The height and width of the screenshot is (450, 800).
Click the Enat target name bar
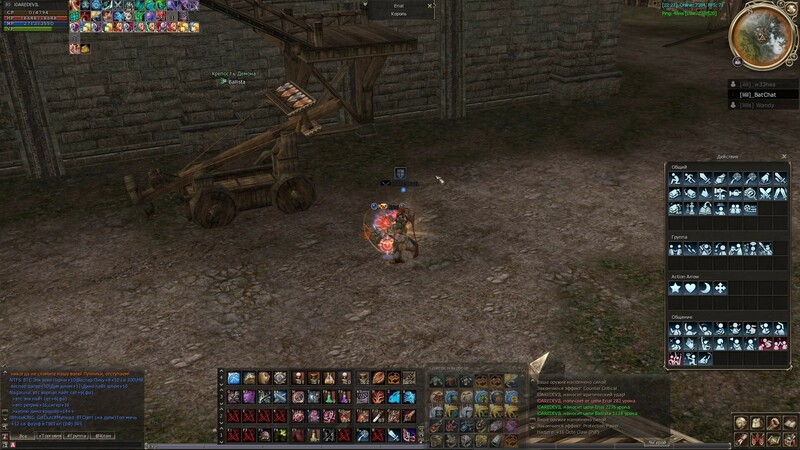coord(398,6)
